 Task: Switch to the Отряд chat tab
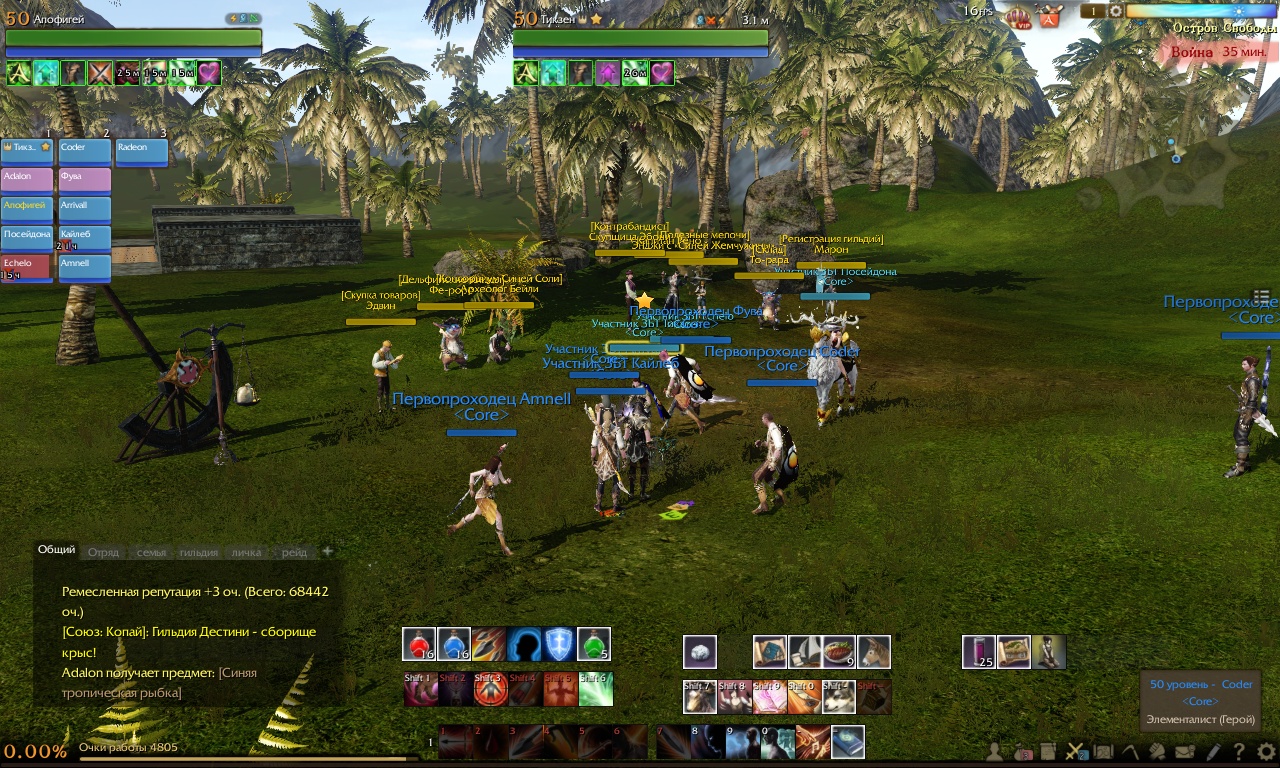103,552
